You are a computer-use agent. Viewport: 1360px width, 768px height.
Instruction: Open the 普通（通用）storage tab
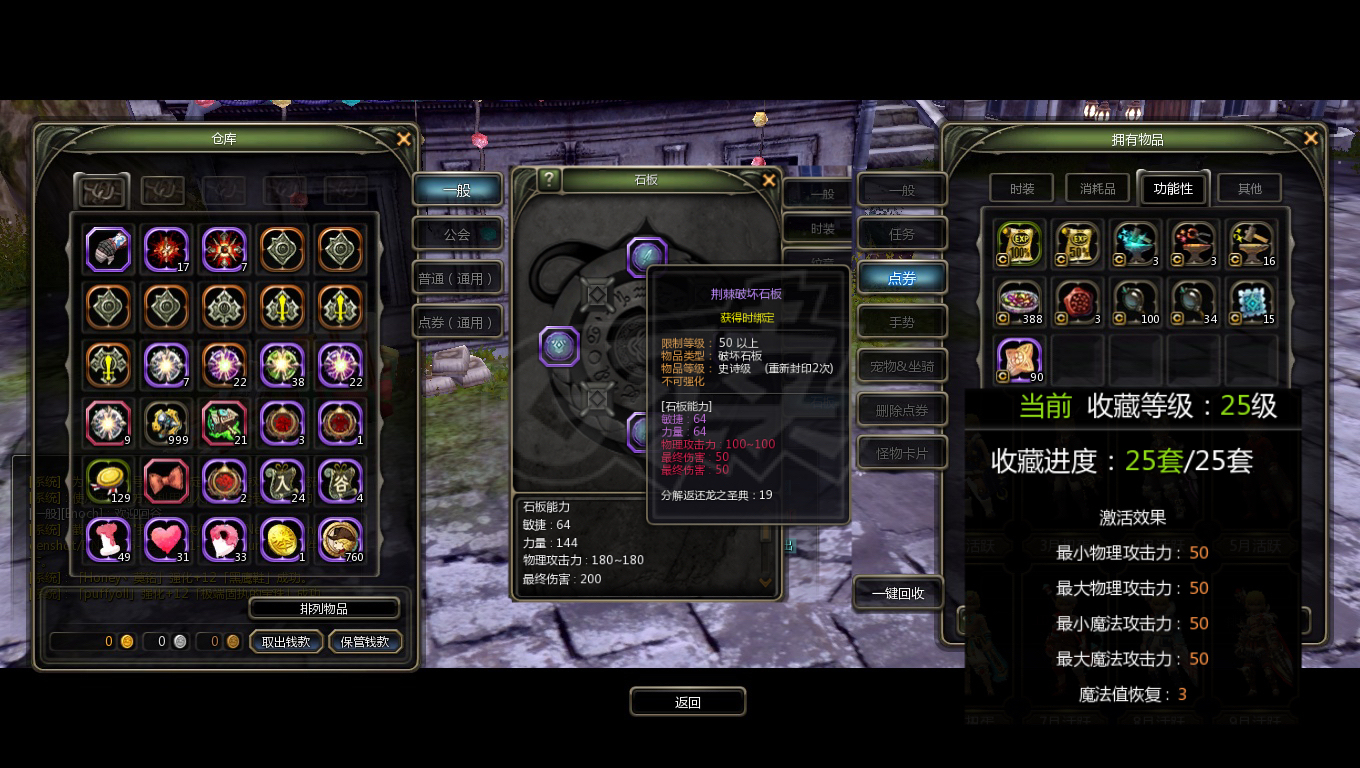(457, 278)
